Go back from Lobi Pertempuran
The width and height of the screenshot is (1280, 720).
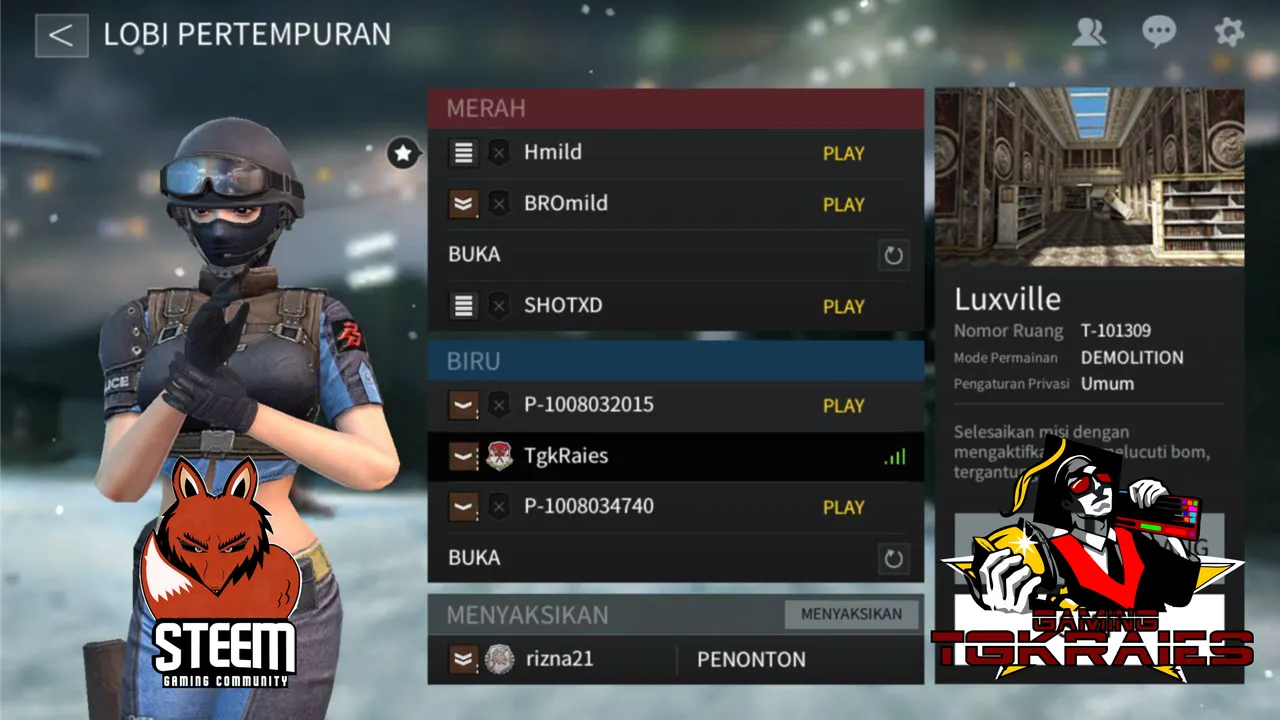[61, 35]
